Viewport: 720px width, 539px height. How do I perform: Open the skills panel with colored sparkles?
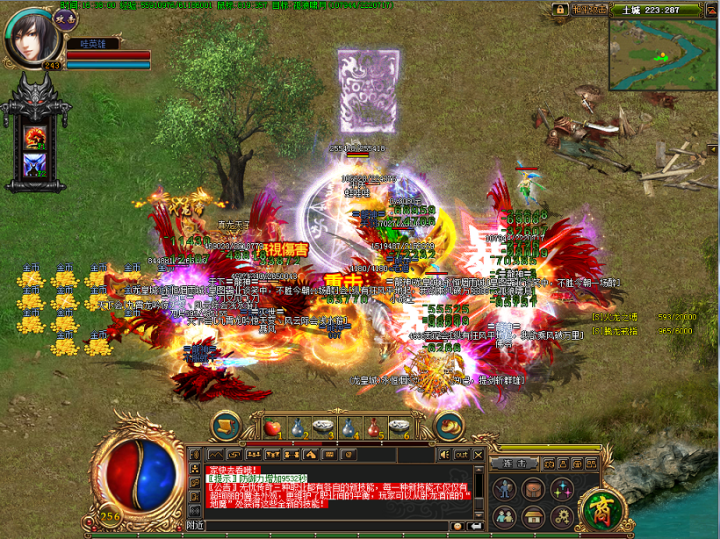coord(562,490)
